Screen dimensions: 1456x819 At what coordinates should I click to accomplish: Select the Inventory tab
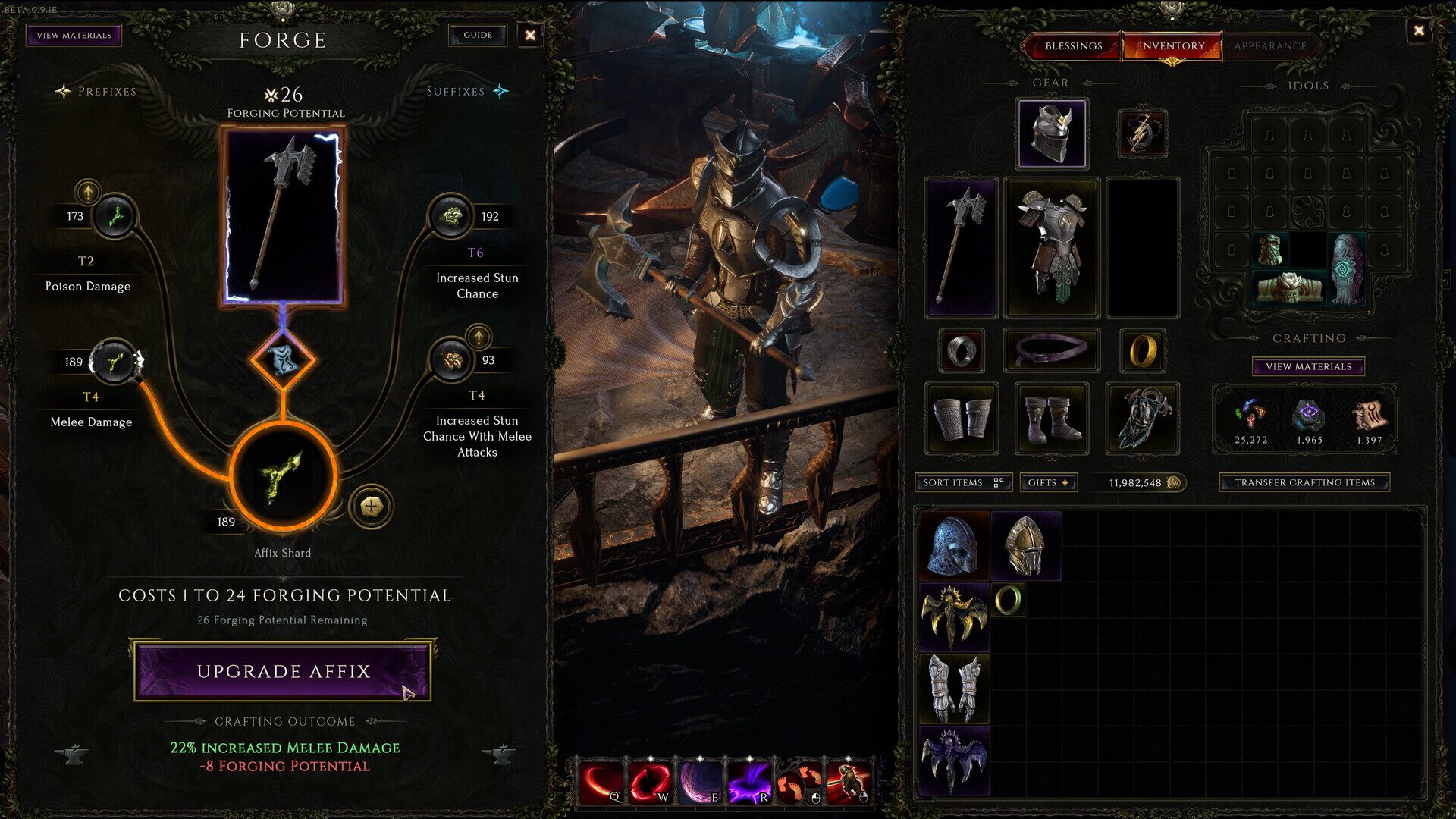click(x=1171, y=46)
